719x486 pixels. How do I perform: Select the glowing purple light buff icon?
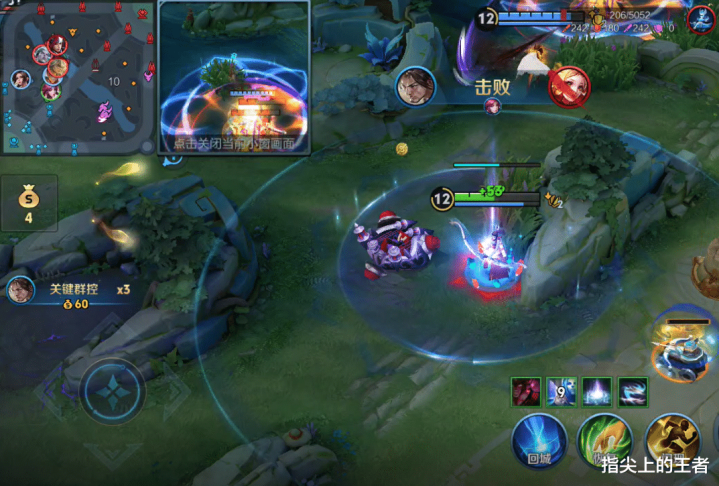click(597, 392)
